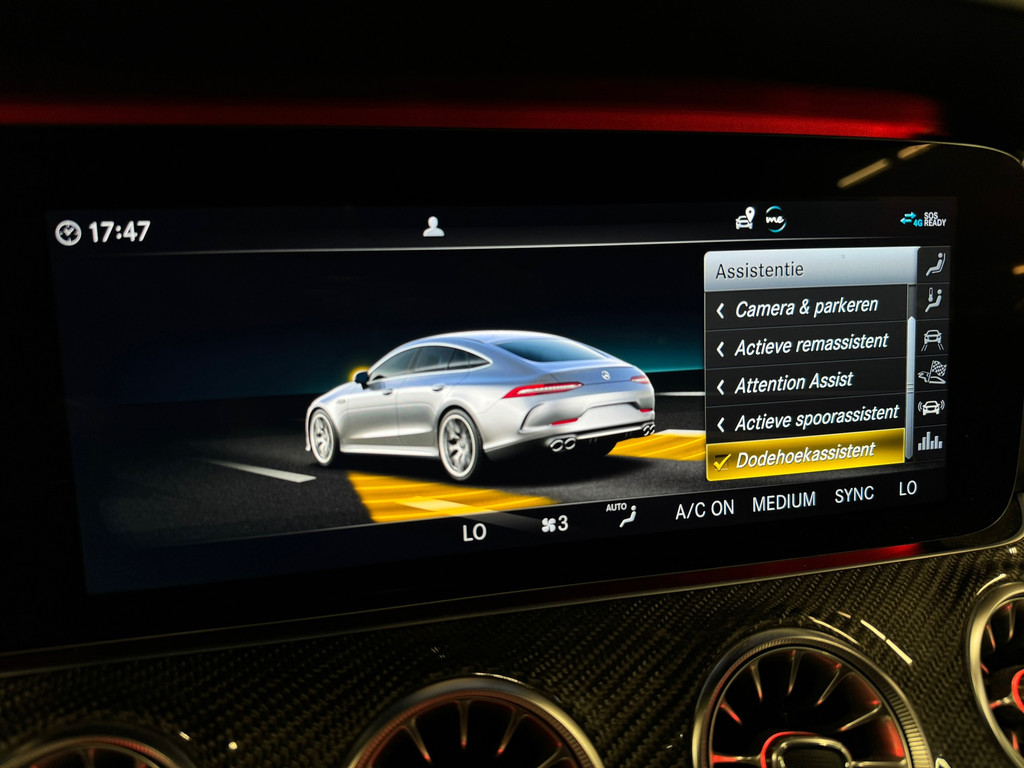Screen dimensions: 1024x768
Task: Tap the car location pin icon
Action: tap(745, 219)
